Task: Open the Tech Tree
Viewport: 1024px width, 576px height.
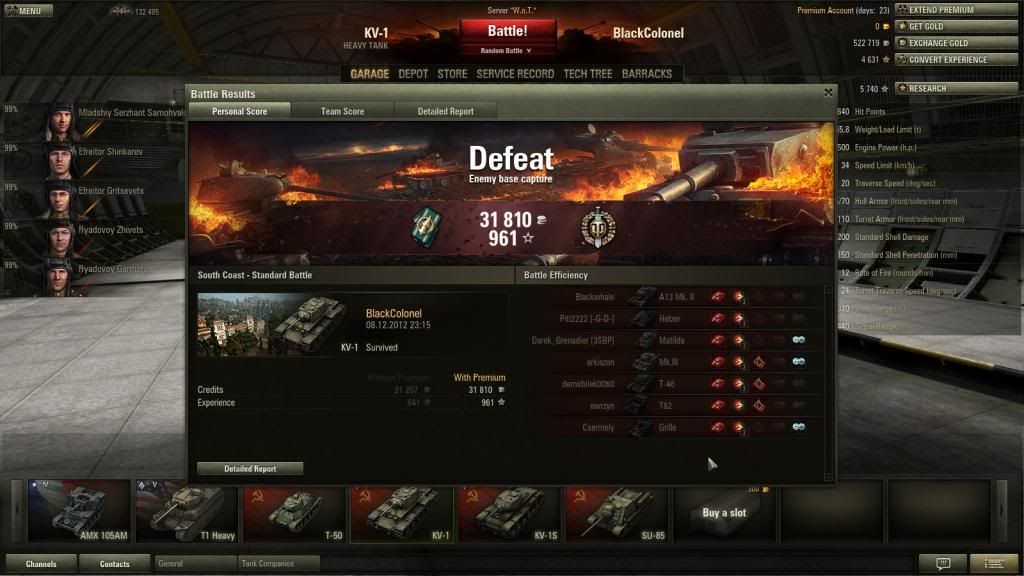Action: click(588, 74)
